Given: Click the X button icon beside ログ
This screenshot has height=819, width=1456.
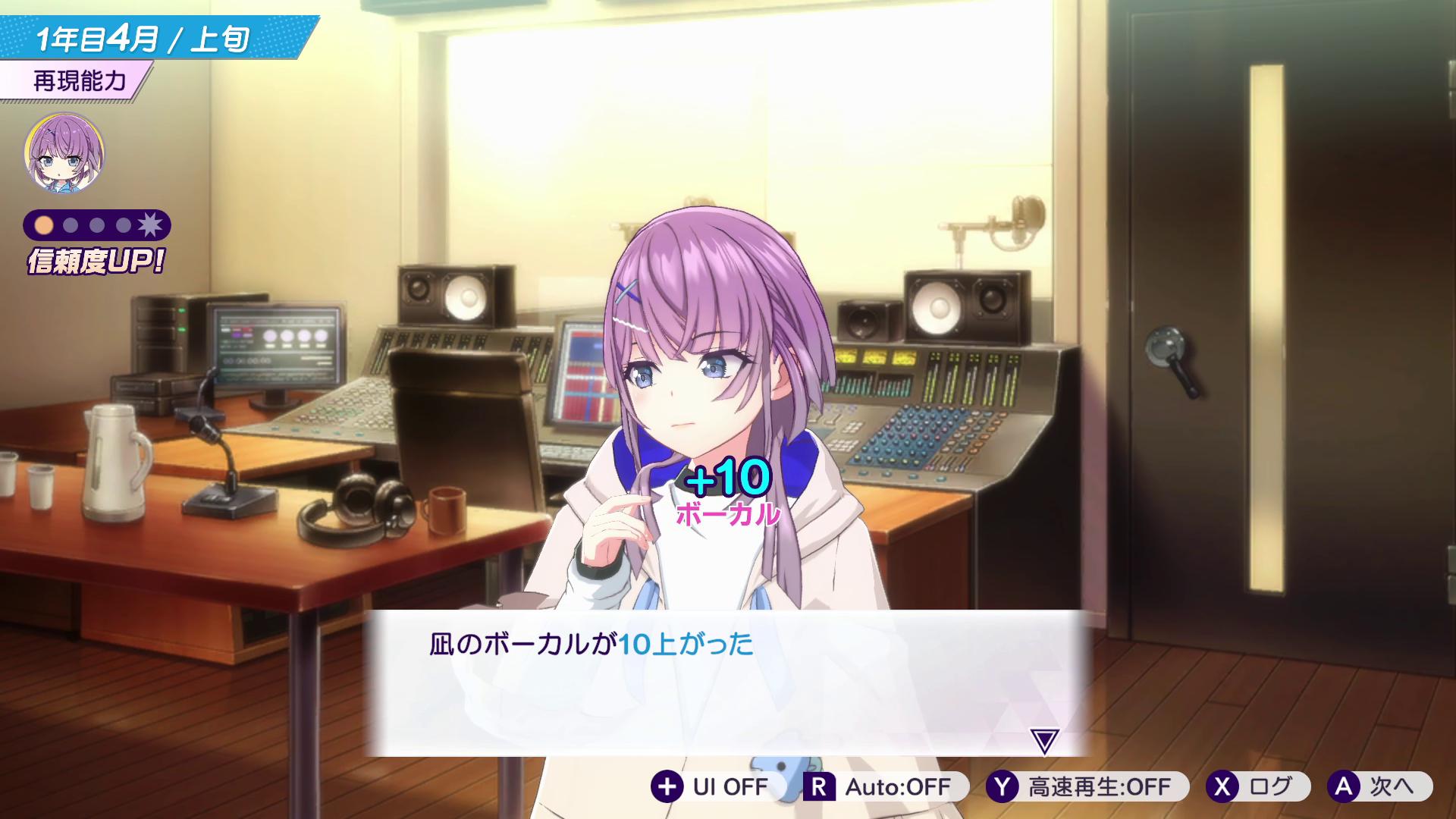Looking at the screenshot, I should click(x=1222, y=787).
